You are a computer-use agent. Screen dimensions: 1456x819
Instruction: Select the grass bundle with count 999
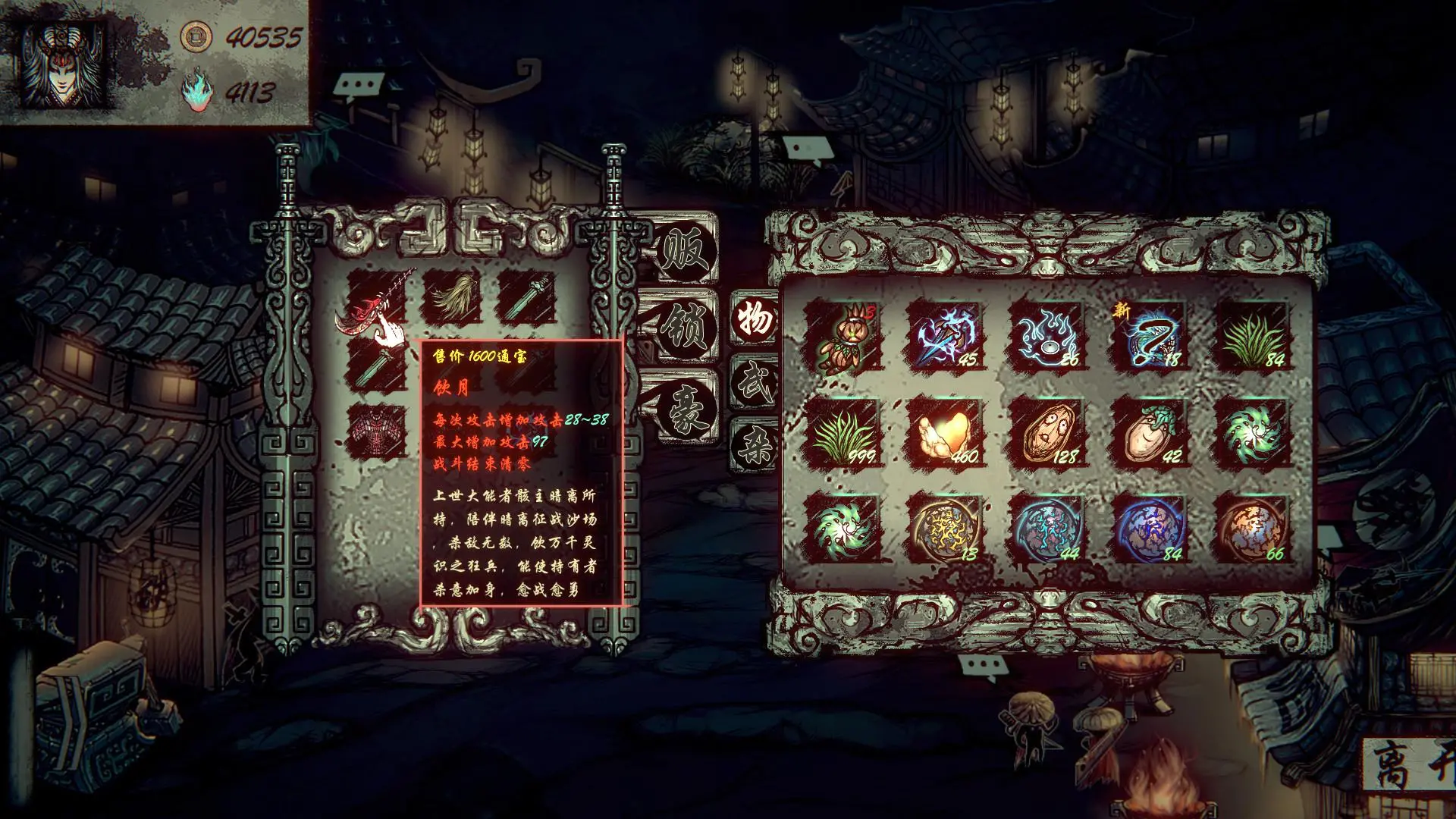point(842,432)
